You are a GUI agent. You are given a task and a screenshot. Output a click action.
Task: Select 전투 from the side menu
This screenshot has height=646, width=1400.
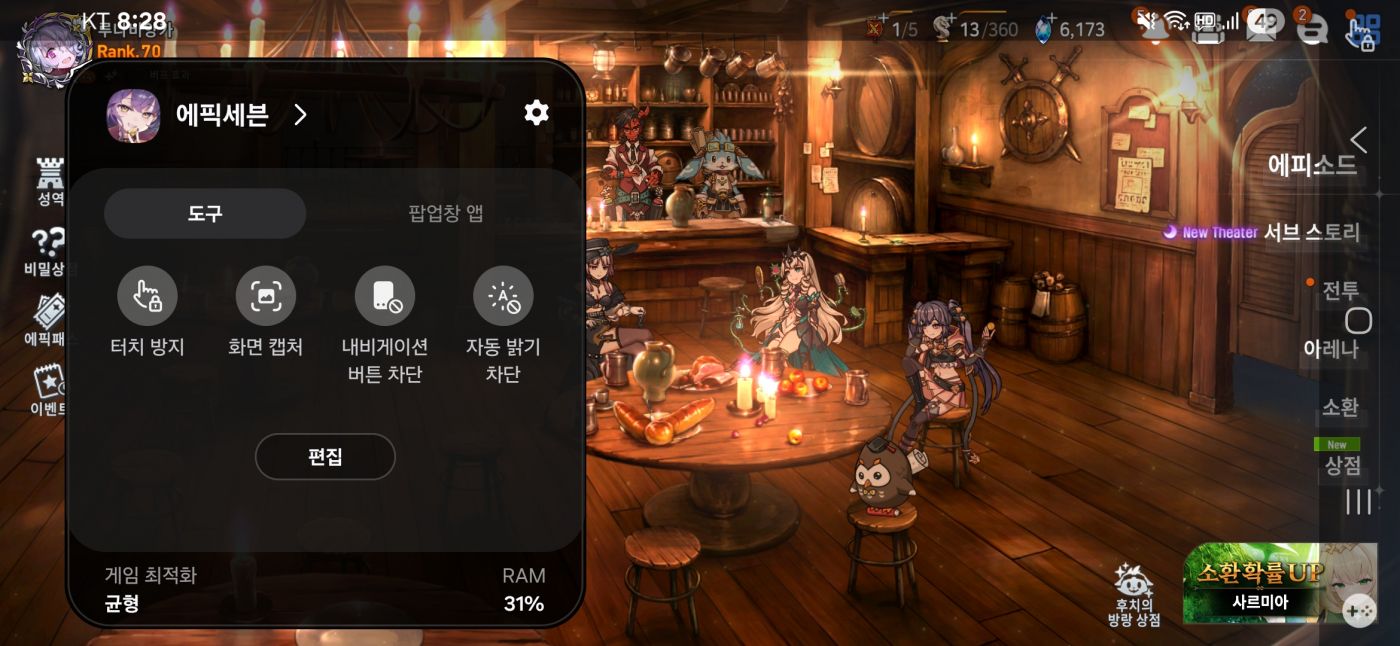[1340, 291]
